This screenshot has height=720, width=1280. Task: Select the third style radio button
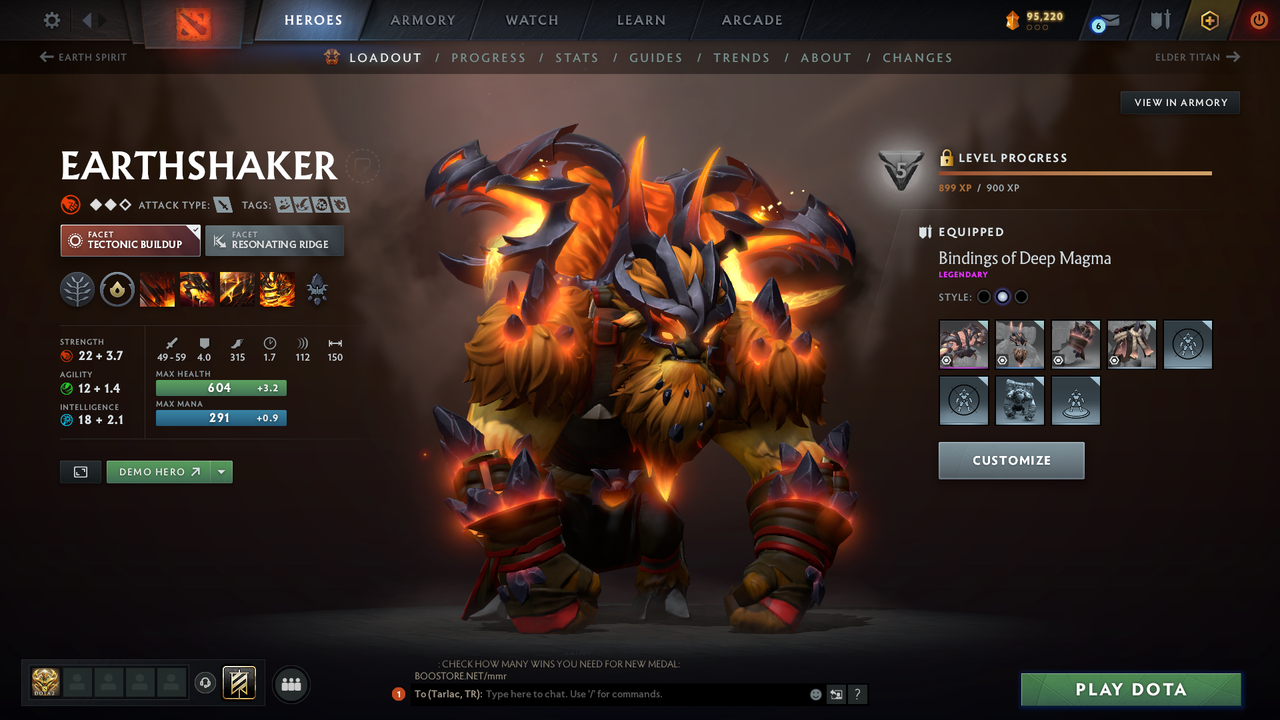[1021, 296]
